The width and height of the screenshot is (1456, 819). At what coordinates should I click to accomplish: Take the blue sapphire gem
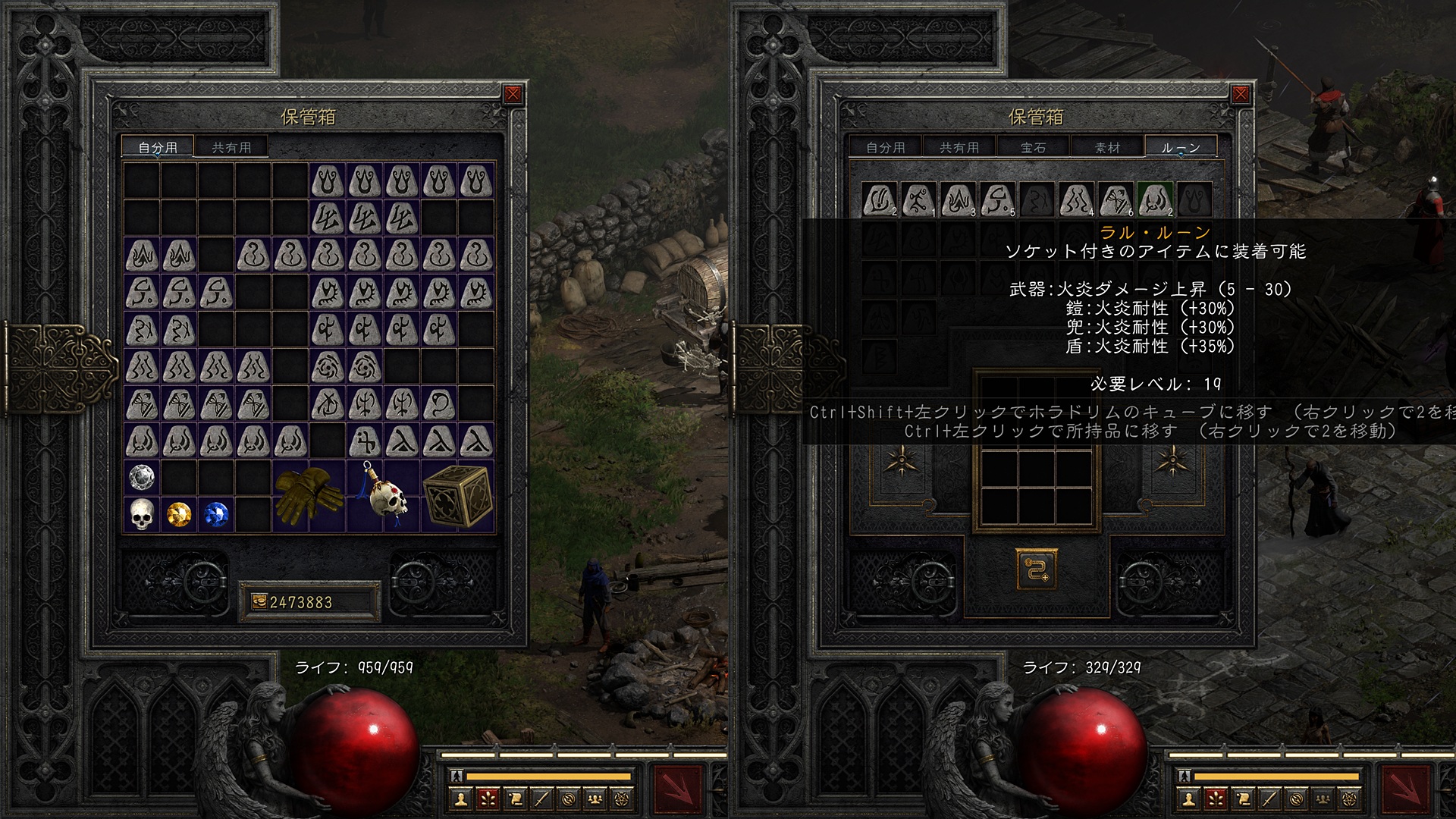[x=216, y=515]
